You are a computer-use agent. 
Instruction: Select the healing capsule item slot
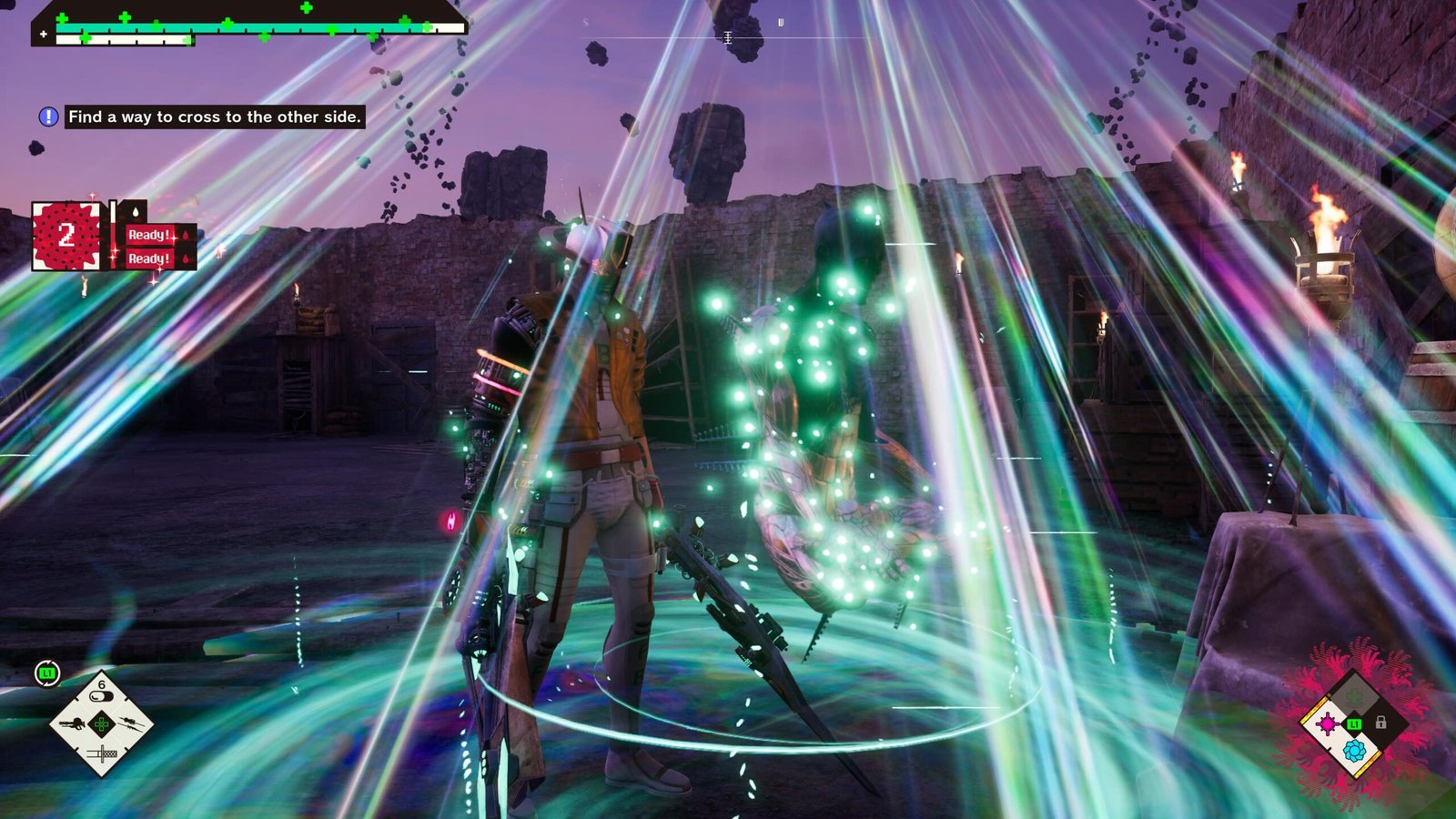click(101, 695)
